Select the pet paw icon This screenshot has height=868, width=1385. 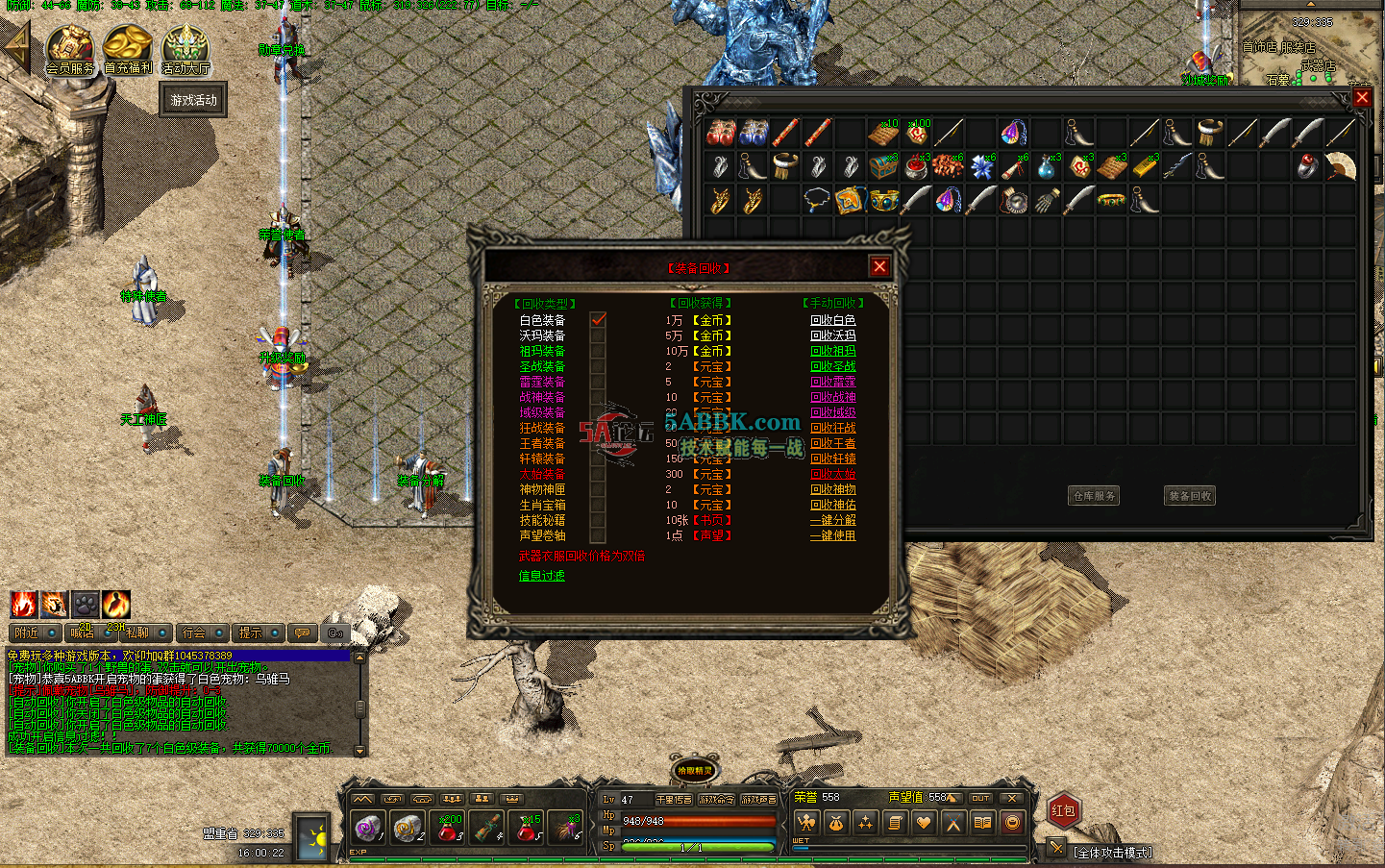click(86, 604)
